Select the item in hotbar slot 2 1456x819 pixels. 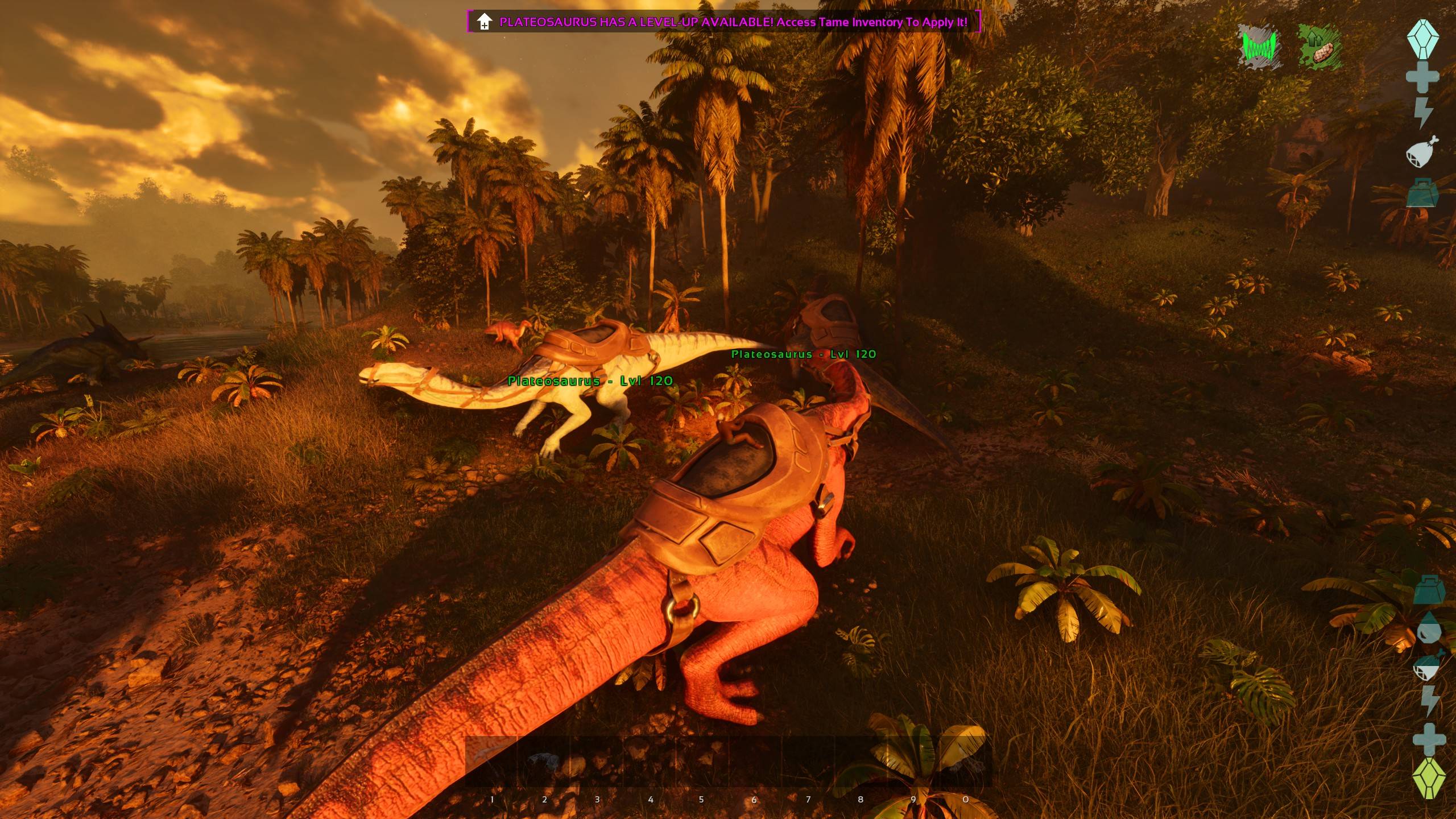(544, 761)
